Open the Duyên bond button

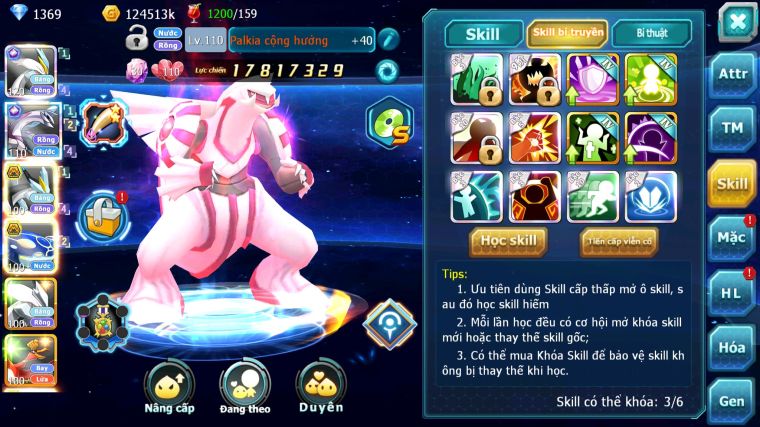[x=320, y=386]
